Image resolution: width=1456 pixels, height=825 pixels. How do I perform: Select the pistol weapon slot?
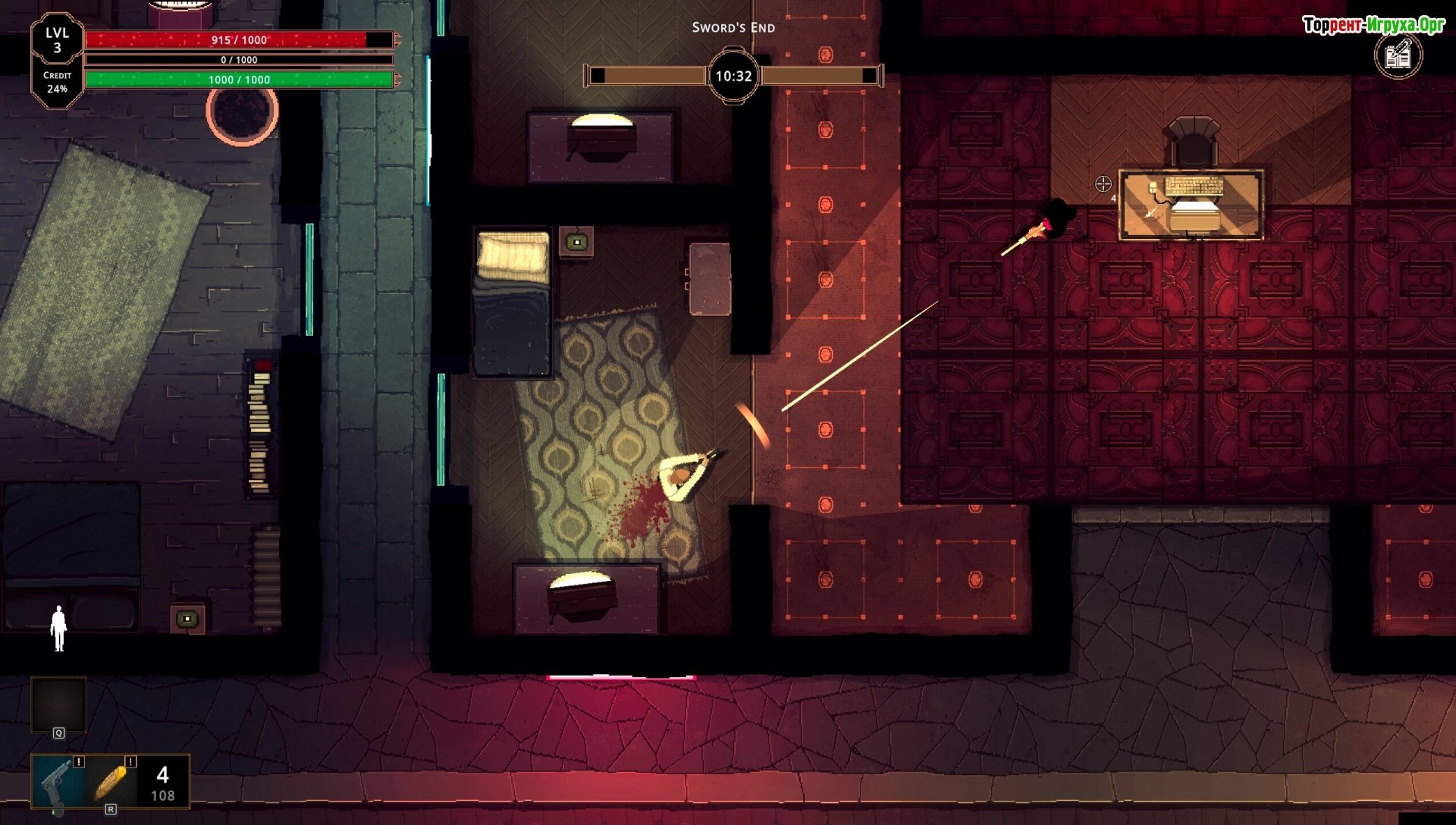[x=58, y=782]
